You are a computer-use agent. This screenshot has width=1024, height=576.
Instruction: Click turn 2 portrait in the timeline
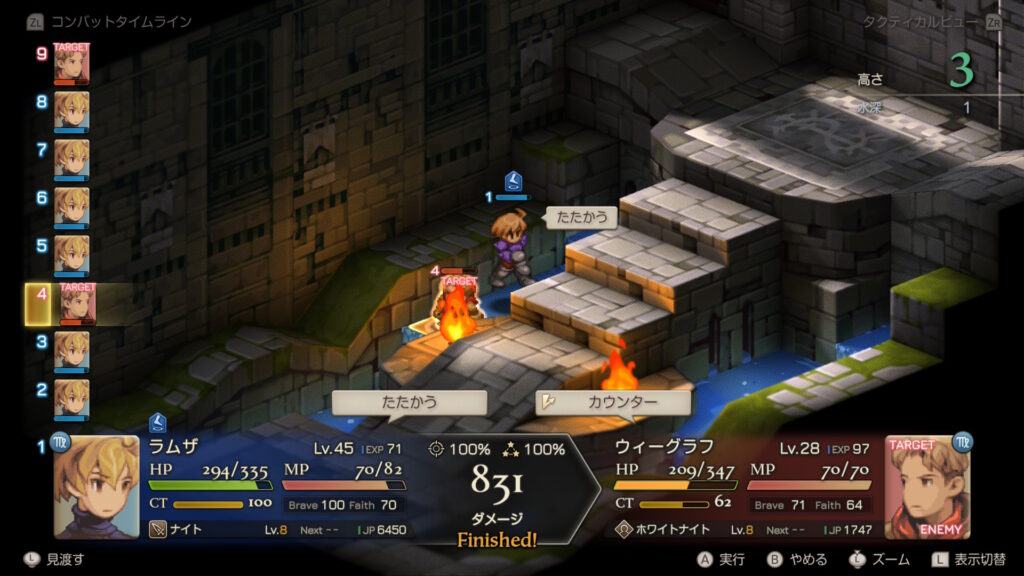(71, 398)
